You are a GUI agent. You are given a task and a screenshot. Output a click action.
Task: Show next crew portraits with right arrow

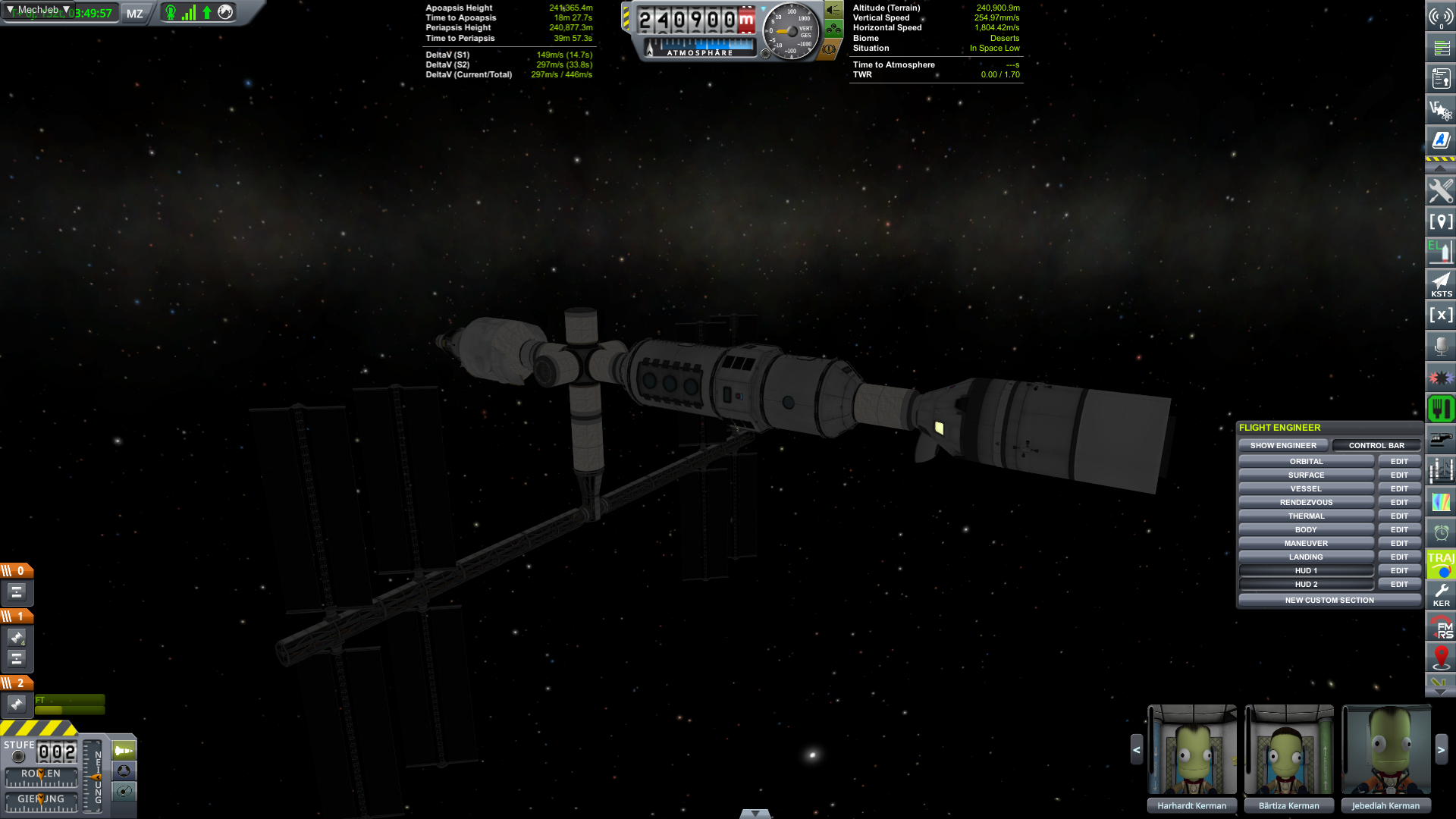(x=1442, y=750)
